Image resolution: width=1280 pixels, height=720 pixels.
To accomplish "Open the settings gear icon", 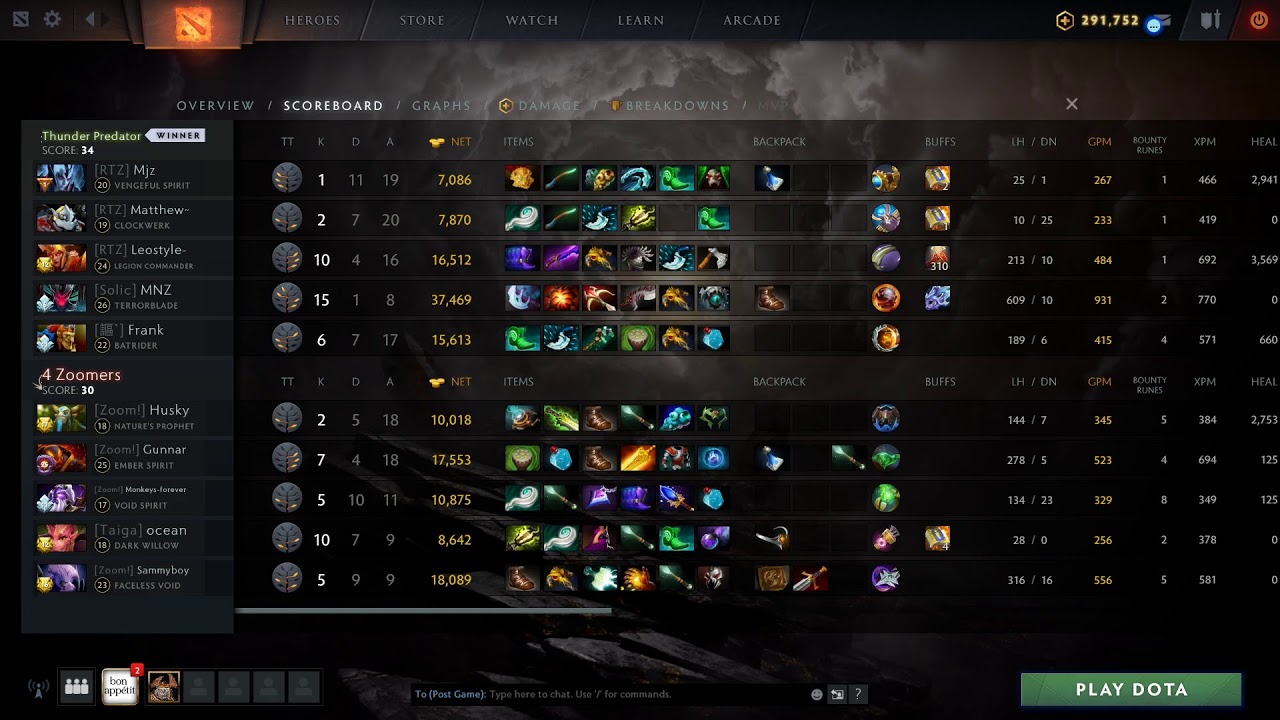I will pyautogui.click(x=52, y=19).
